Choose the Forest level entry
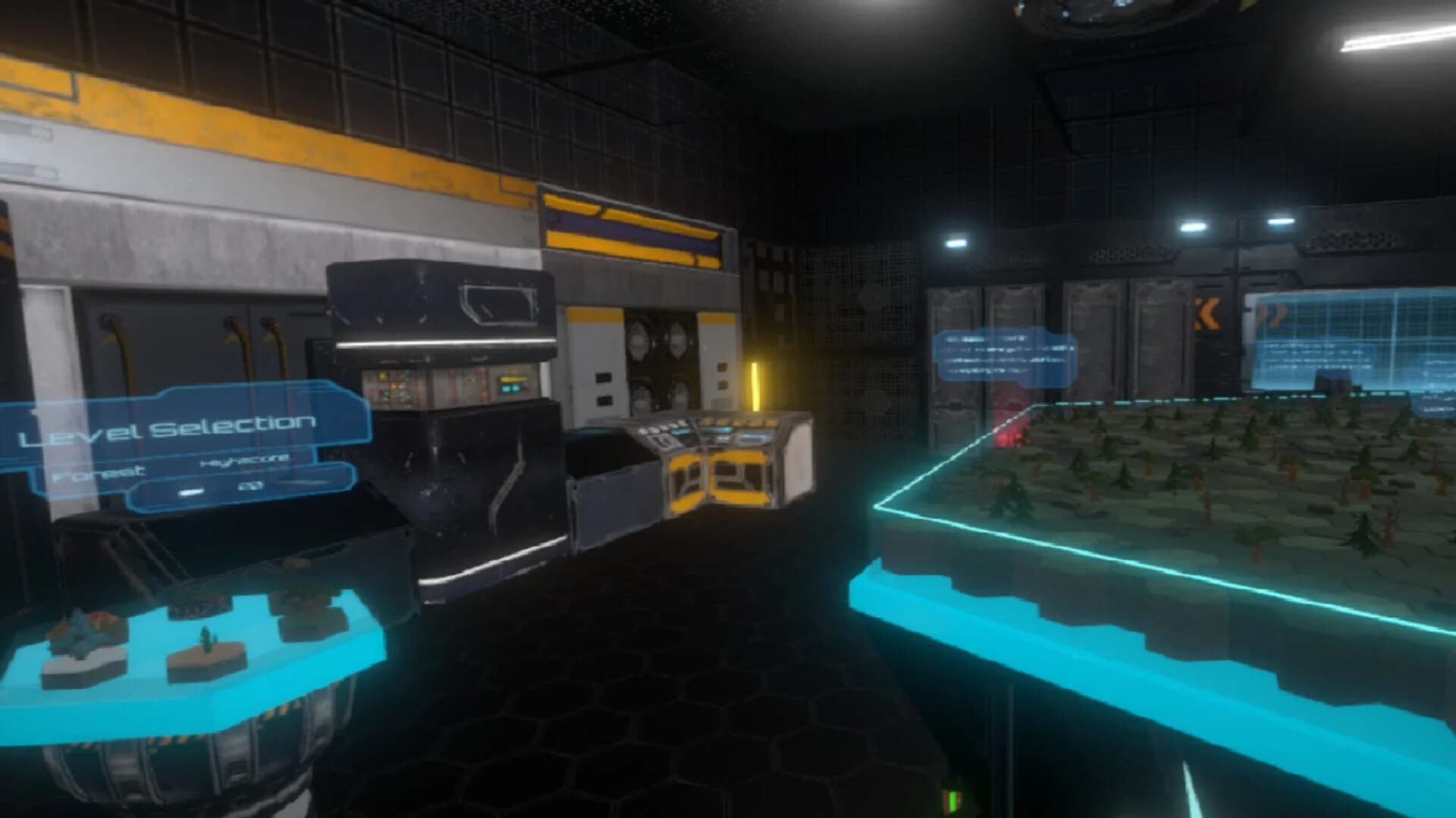Viewport: 1456px width, 818px height. tap(97, 472)
